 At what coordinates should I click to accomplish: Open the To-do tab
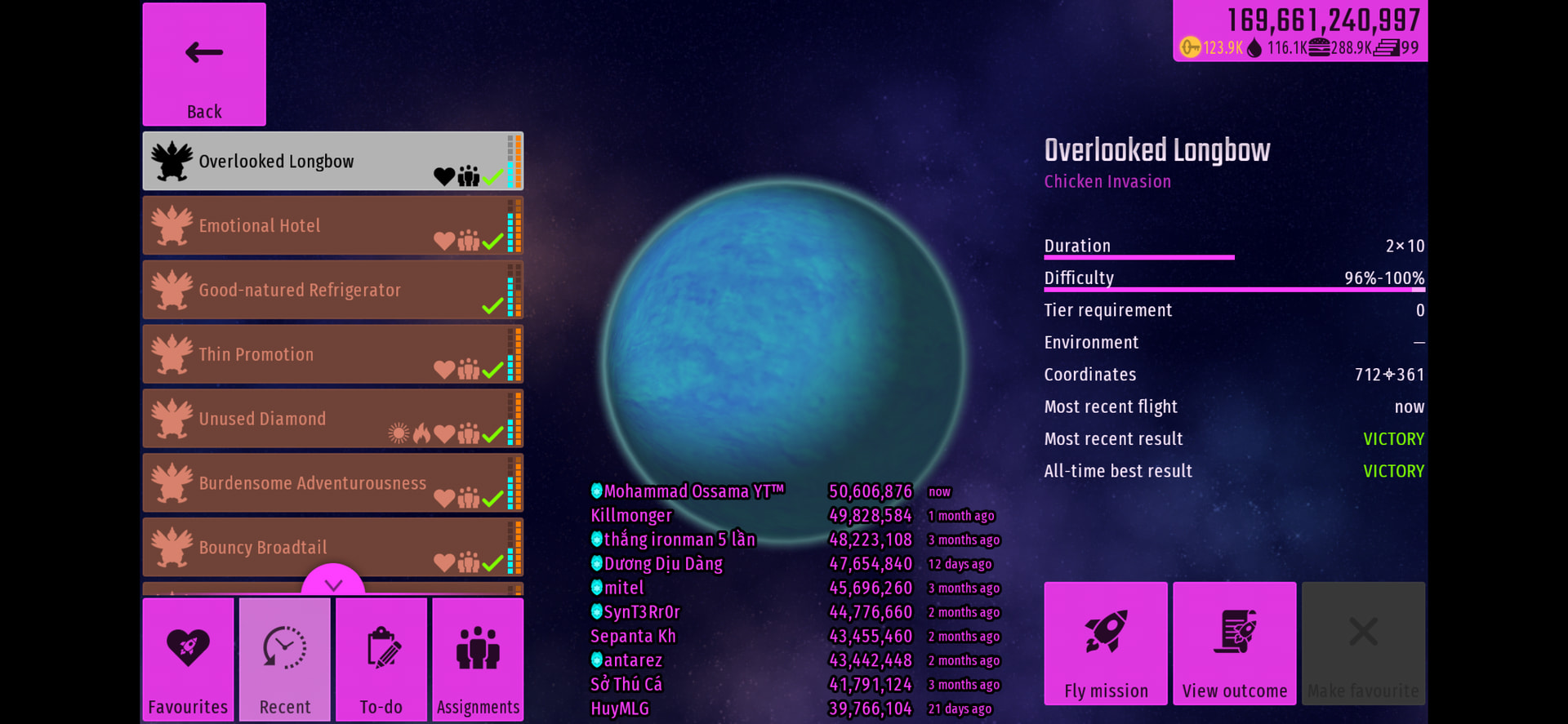381,660
